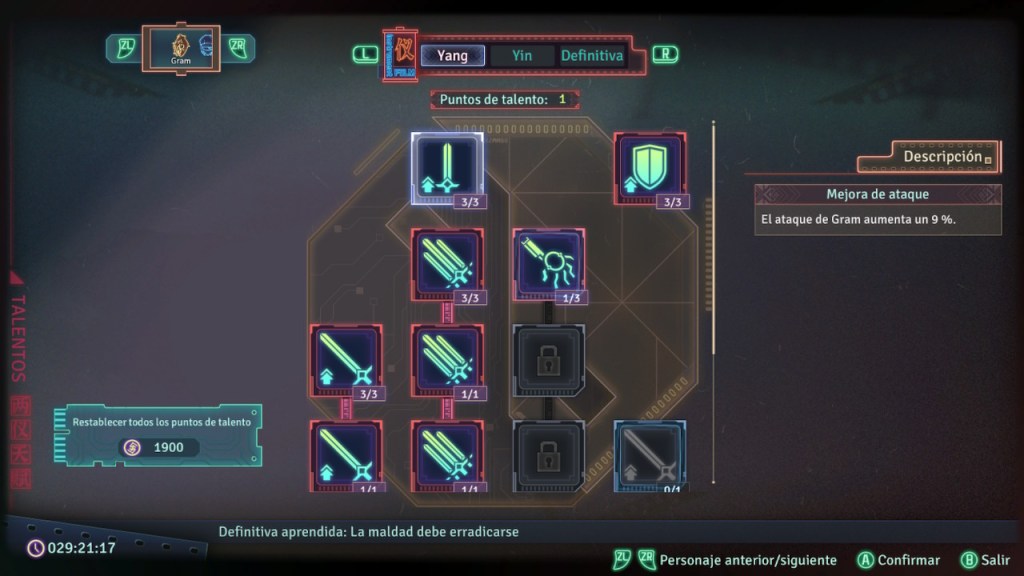Choose the Gram character portrait
The image size is (1024, 576).
click(x=181, y=46)
